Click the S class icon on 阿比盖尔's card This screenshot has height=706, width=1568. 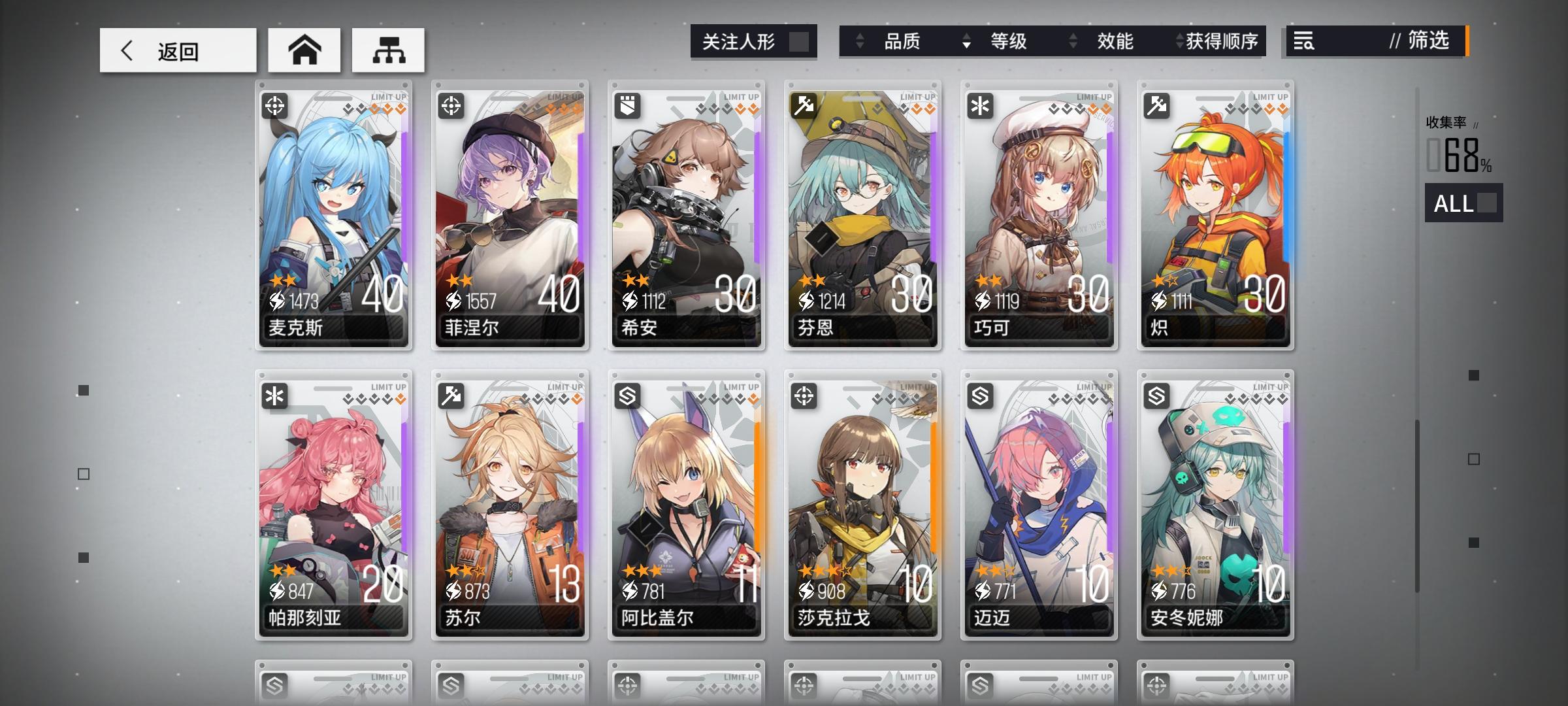(629, 395)
